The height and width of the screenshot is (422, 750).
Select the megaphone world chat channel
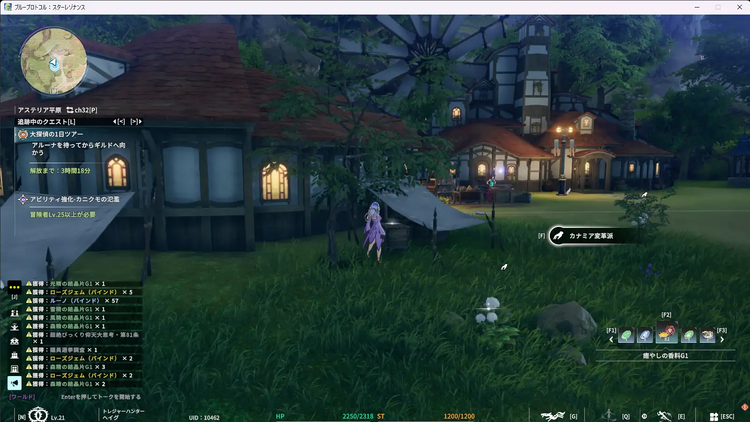[15, 382]
